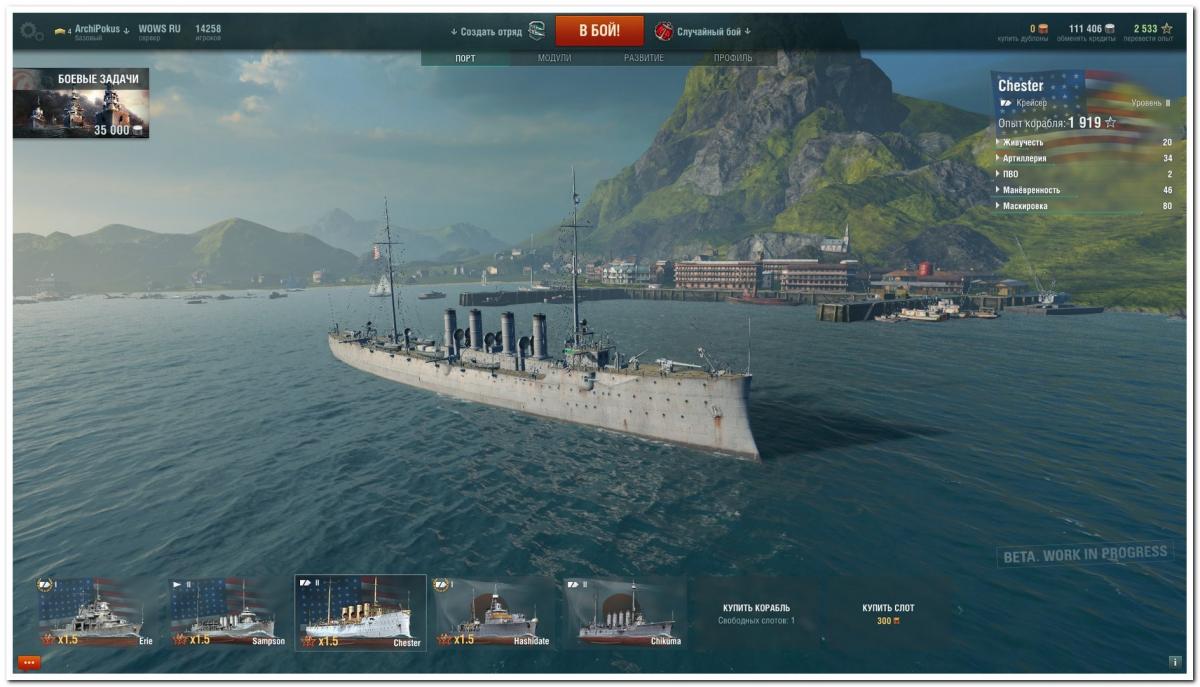Choose the Sampson ship card
The width and height of the screenshot is (1200, 687).
pyautogui.click(x=228, y=613)
